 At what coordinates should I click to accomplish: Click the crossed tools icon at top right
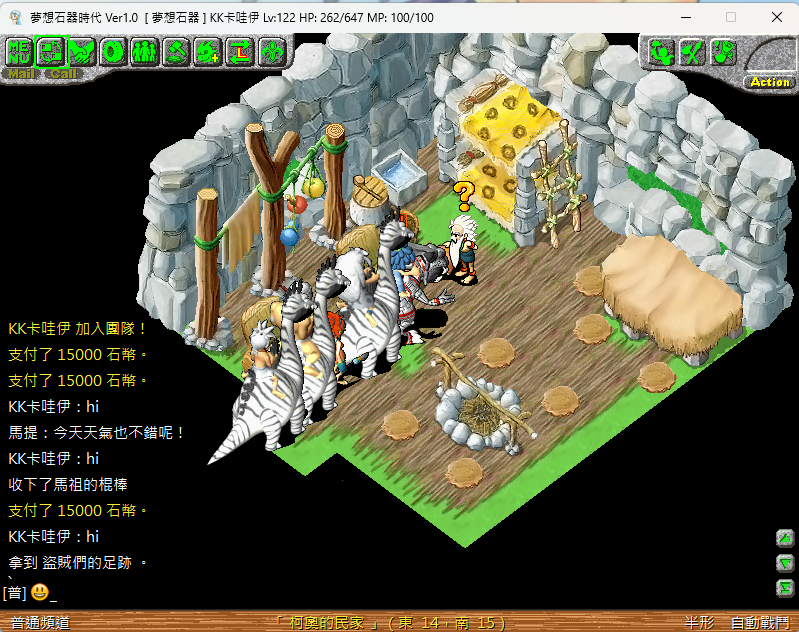coord(691,52)
